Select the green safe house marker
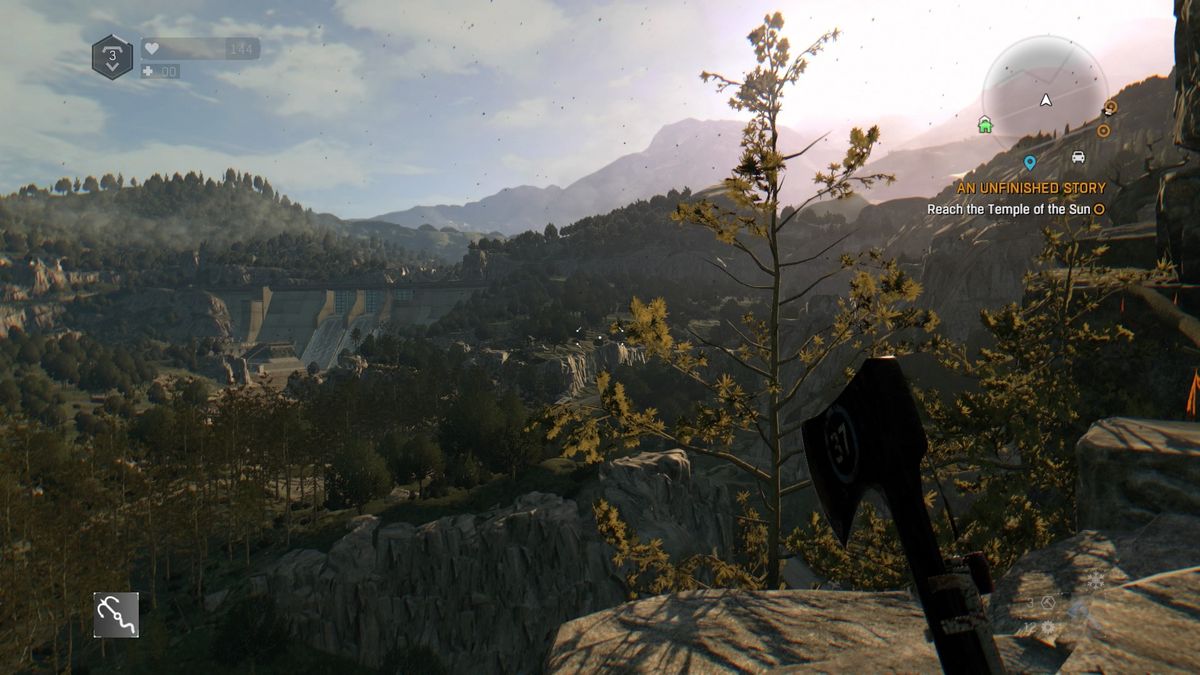Viewport: 1200px width, 675px height. pyautogui.click(x=985, y=125)
